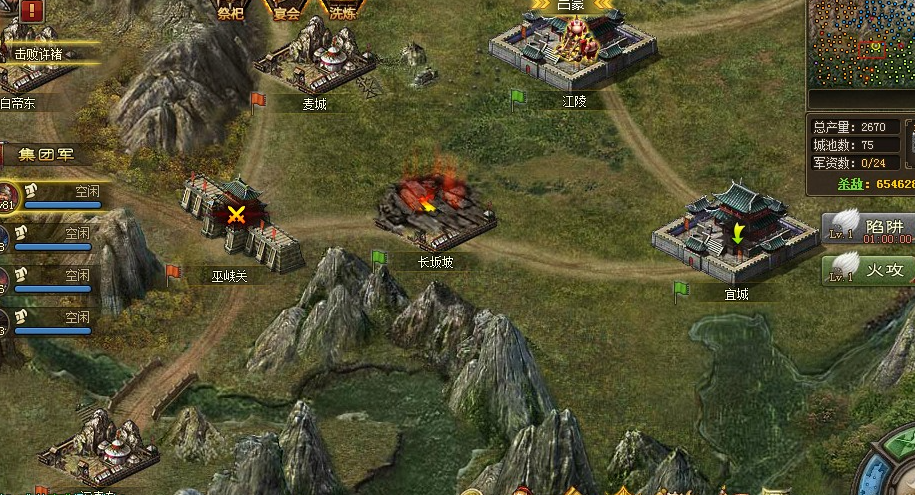Click the red exclamation alert icon

coord(31,10)
